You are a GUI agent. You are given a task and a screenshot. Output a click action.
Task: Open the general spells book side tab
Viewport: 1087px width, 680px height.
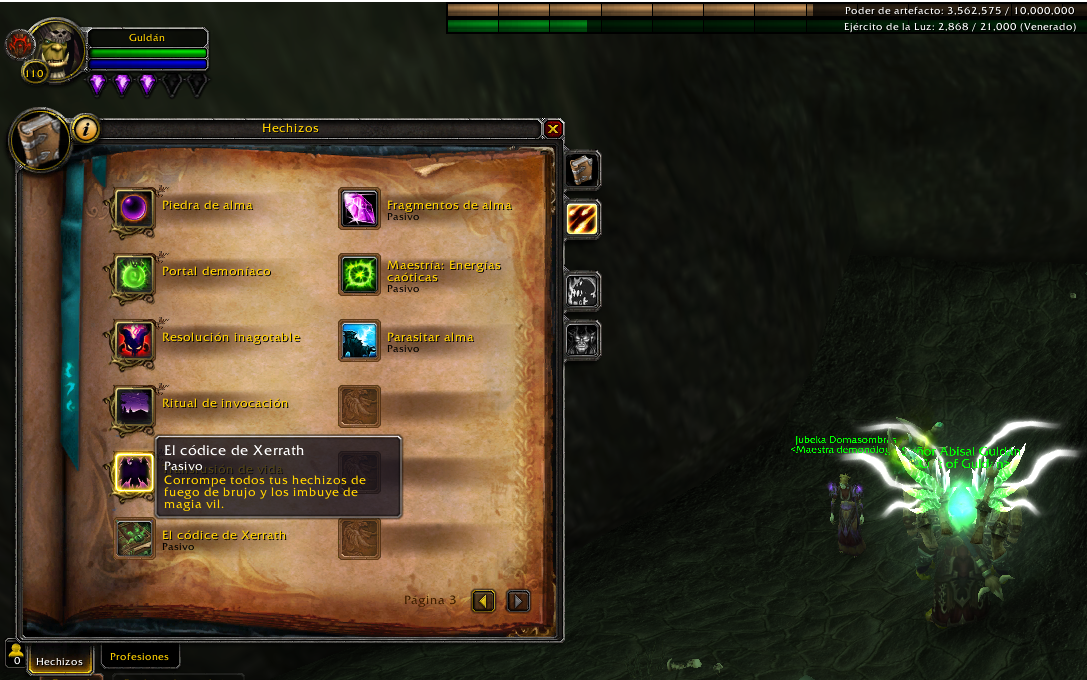coord(581,170)
